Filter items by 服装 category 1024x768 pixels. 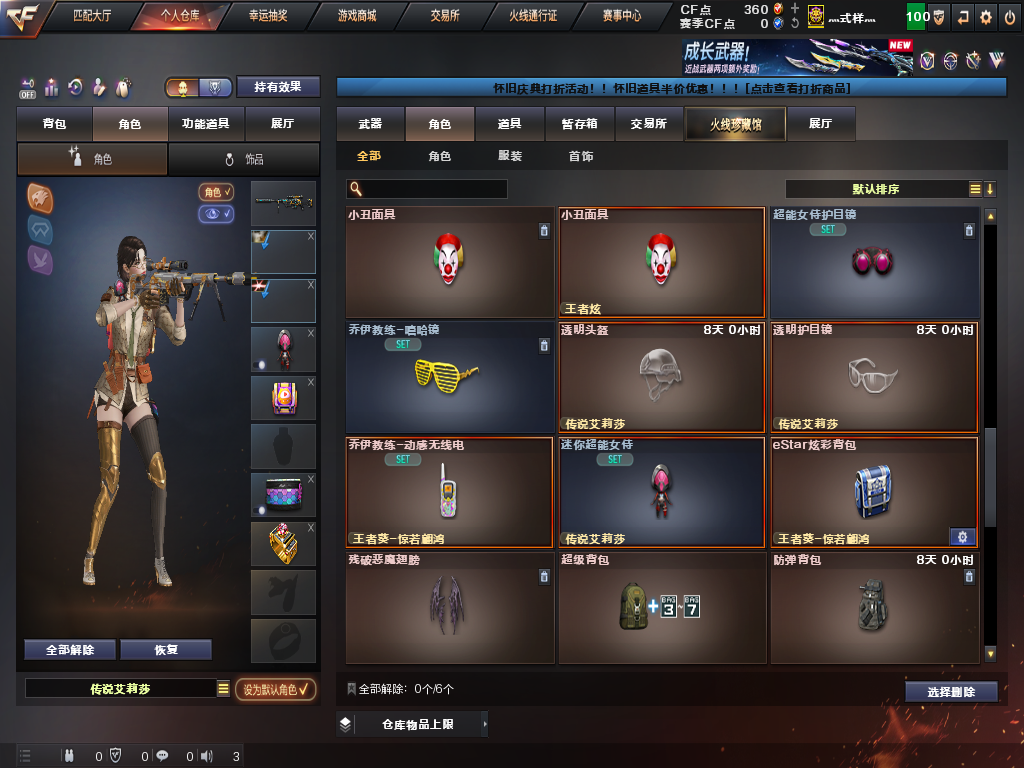click(510, 157)
